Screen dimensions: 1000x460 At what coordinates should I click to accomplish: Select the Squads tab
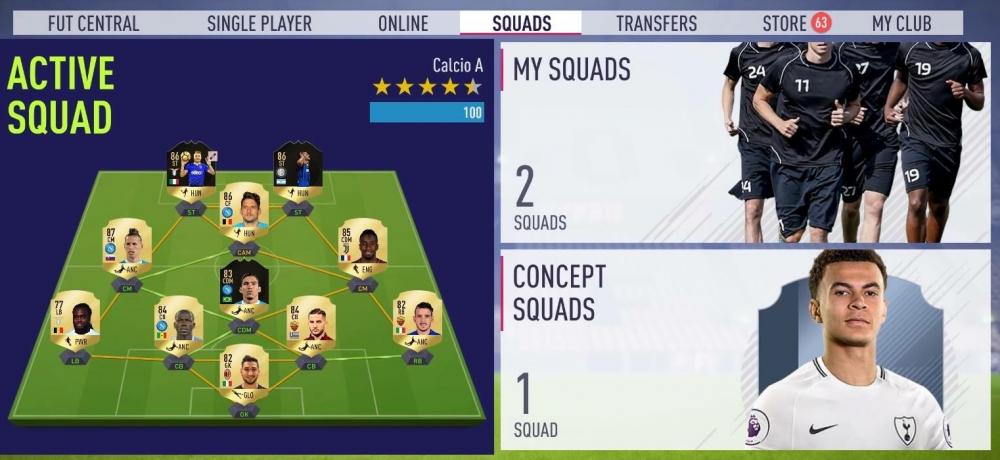[x=520, y=23]
